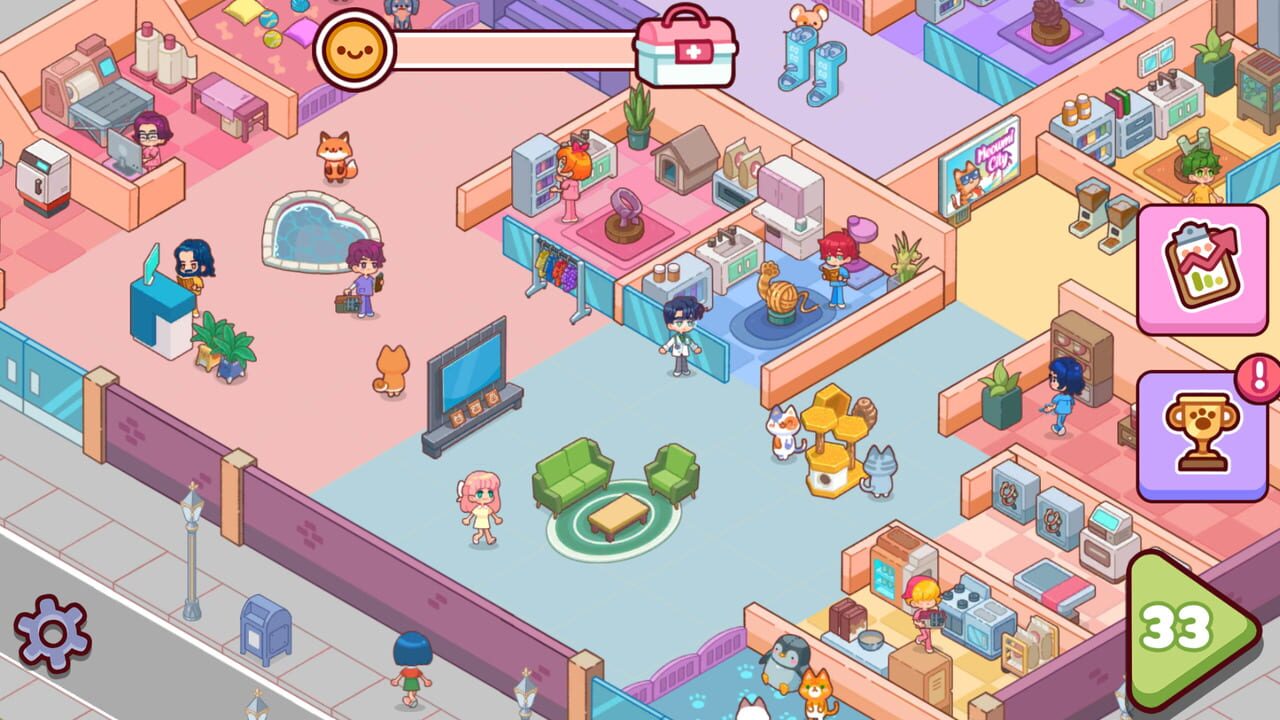Select the clothing rack with colorful outfits
This screenshot has height=720, width=1280.
pos(555,270)
